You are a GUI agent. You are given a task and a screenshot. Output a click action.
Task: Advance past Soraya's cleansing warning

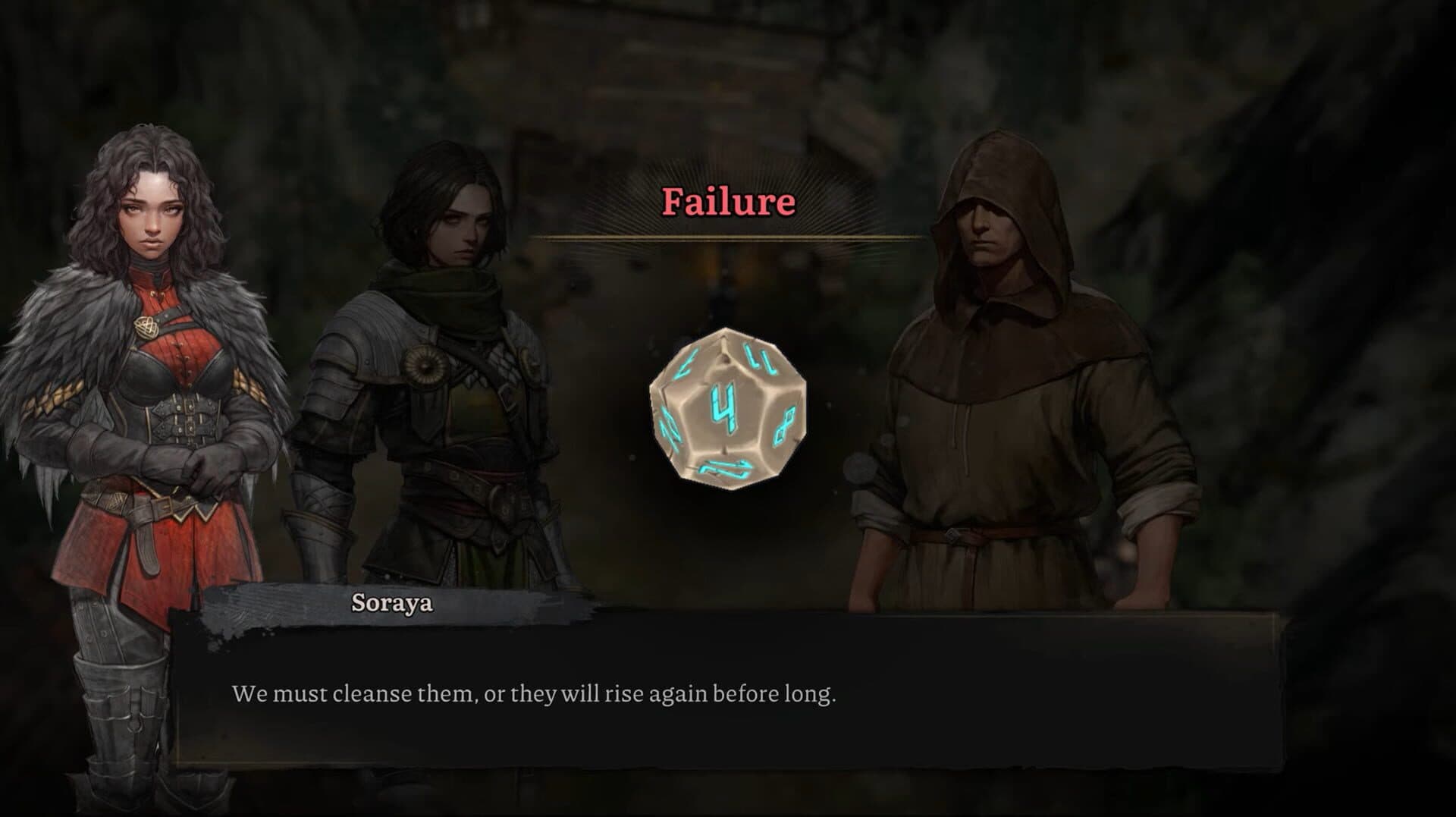pos(535,691)
